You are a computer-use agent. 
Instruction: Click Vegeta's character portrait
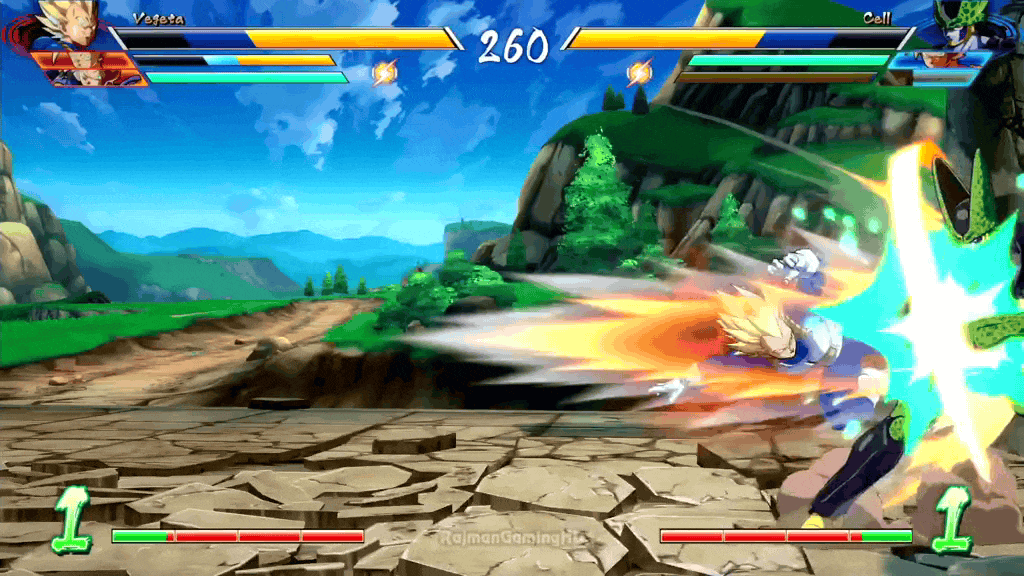[70, 24]
